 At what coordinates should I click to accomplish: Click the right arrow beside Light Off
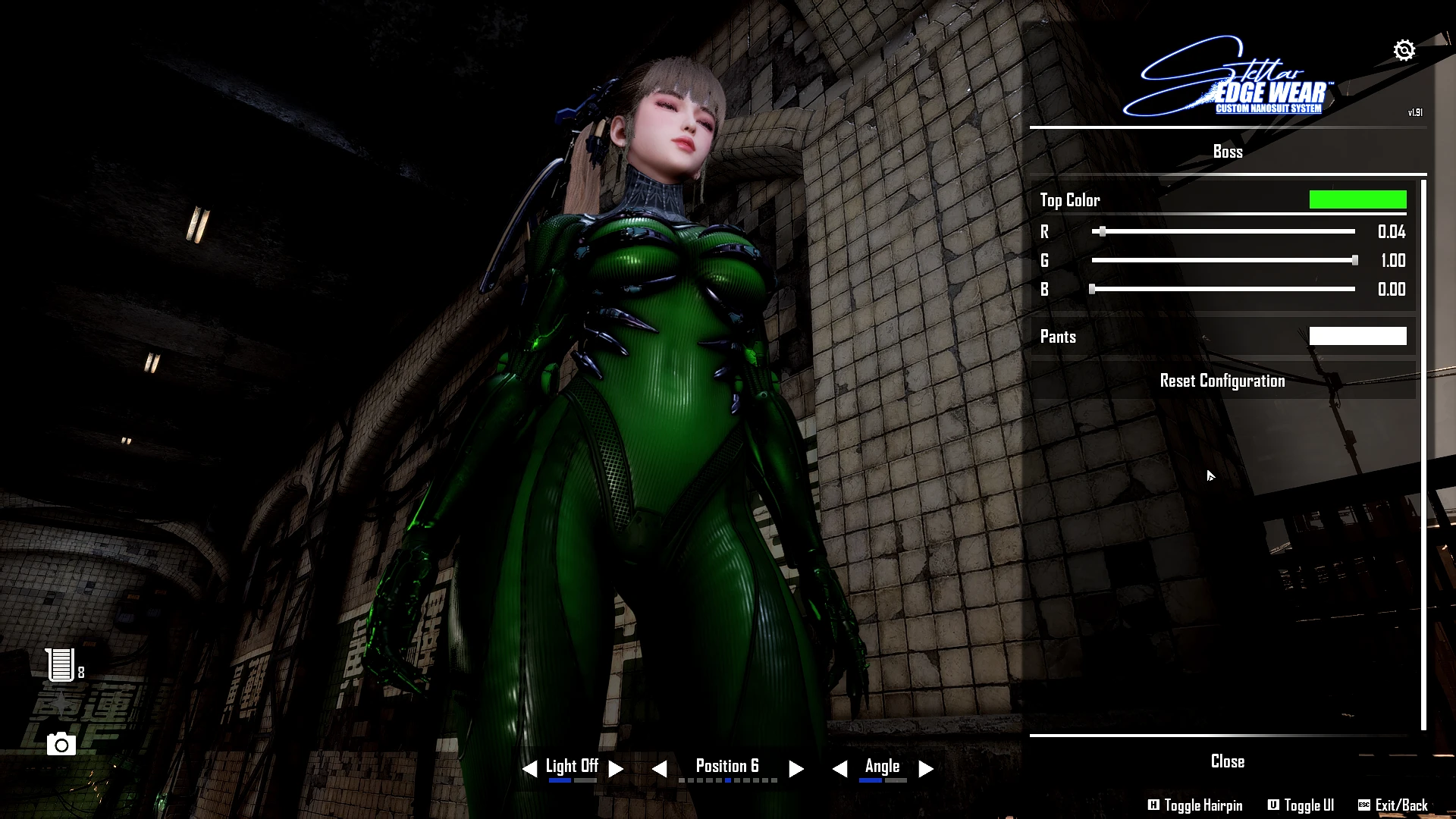(616, 769)
